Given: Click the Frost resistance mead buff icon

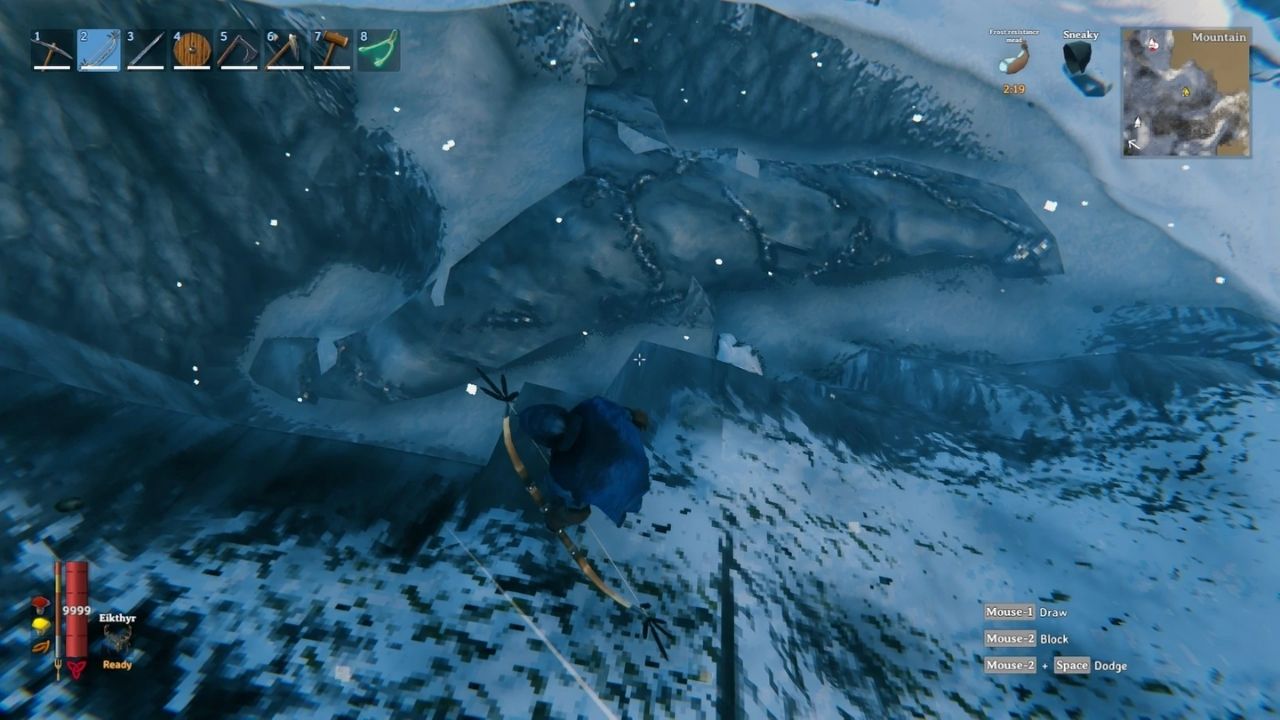Looking at the screenshot, I should pyautogui.click(x=1014, y=60).
